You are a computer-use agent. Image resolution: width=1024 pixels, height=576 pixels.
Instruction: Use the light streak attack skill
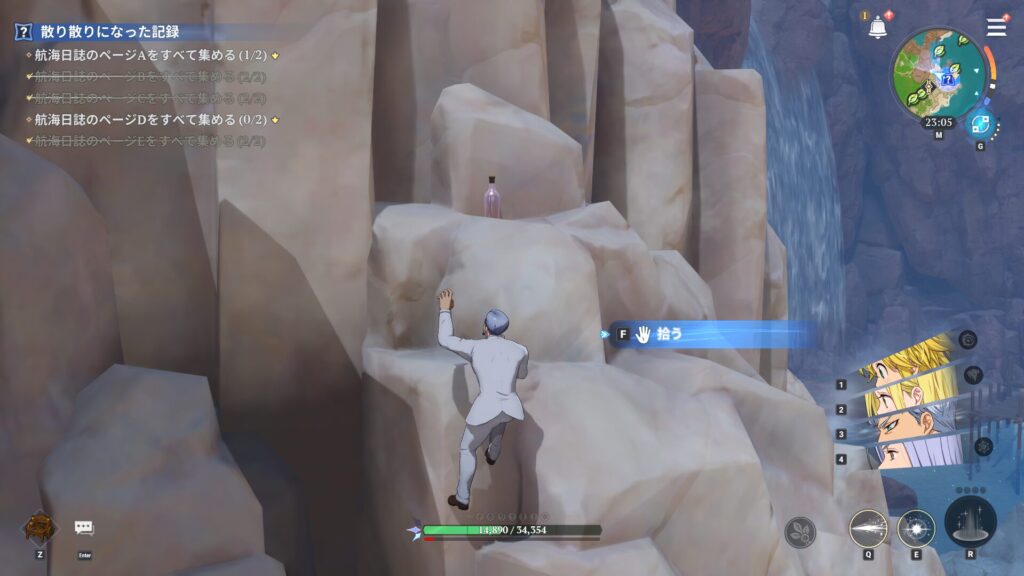click(868, 528)
